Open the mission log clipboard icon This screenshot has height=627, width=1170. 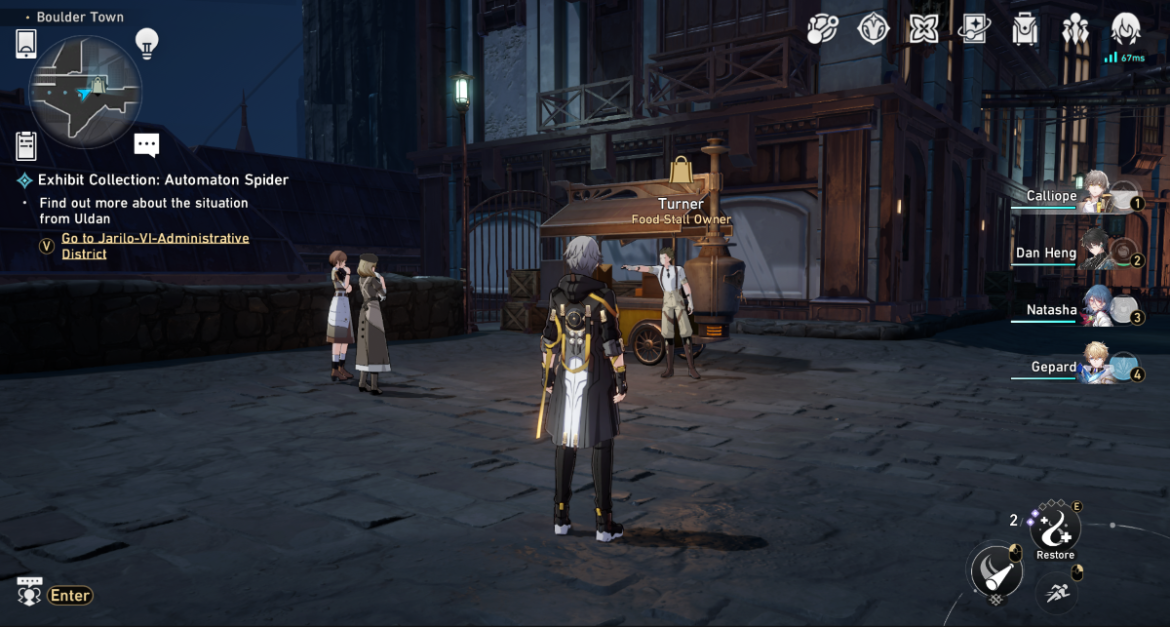click(x=26, y=146)
